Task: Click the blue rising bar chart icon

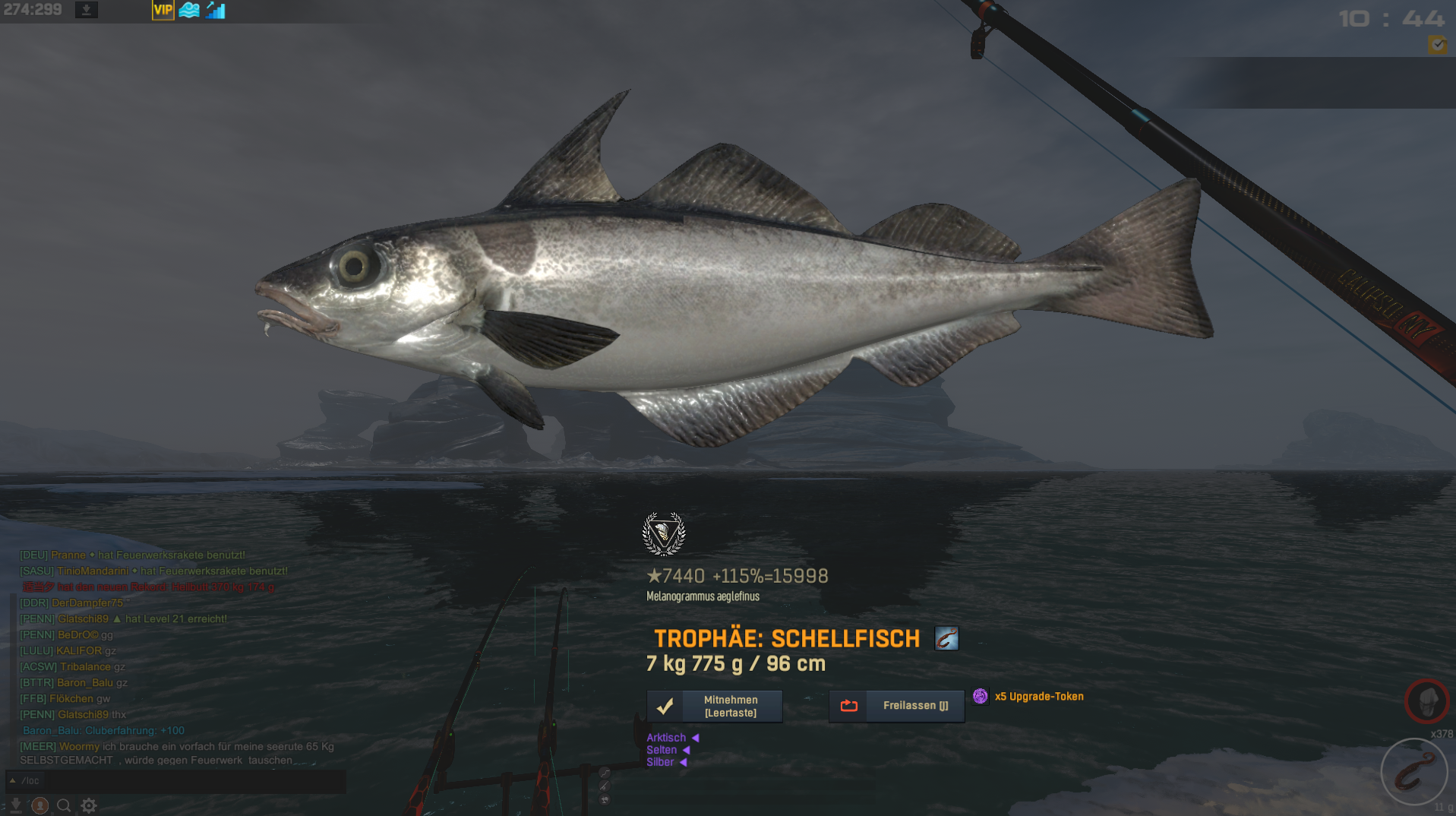Action: tap(216, 11)
